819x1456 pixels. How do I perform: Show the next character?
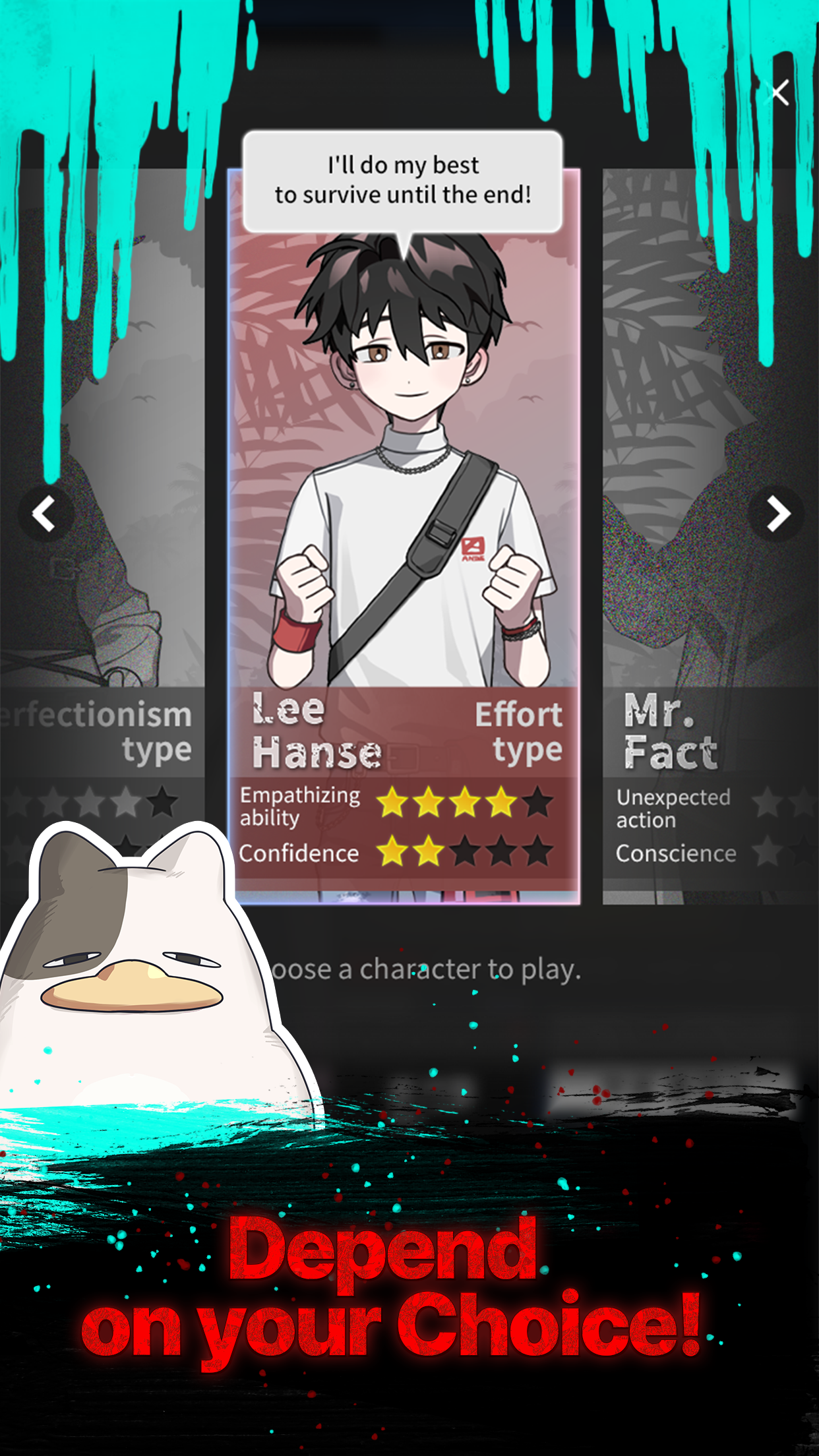[x=776, y=514]
